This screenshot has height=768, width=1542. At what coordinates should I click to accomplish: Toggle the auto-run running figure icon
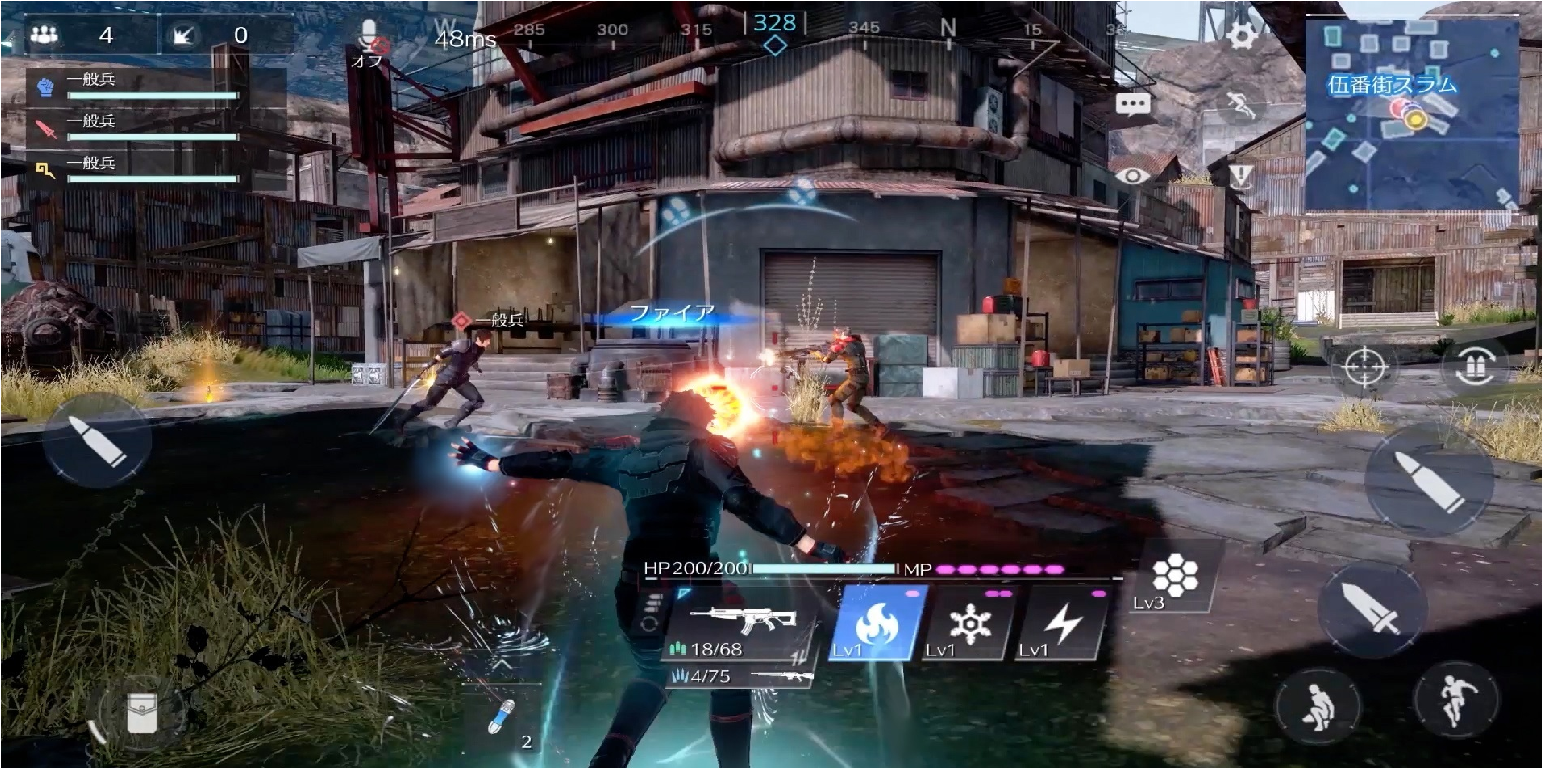click(1241, 104)
